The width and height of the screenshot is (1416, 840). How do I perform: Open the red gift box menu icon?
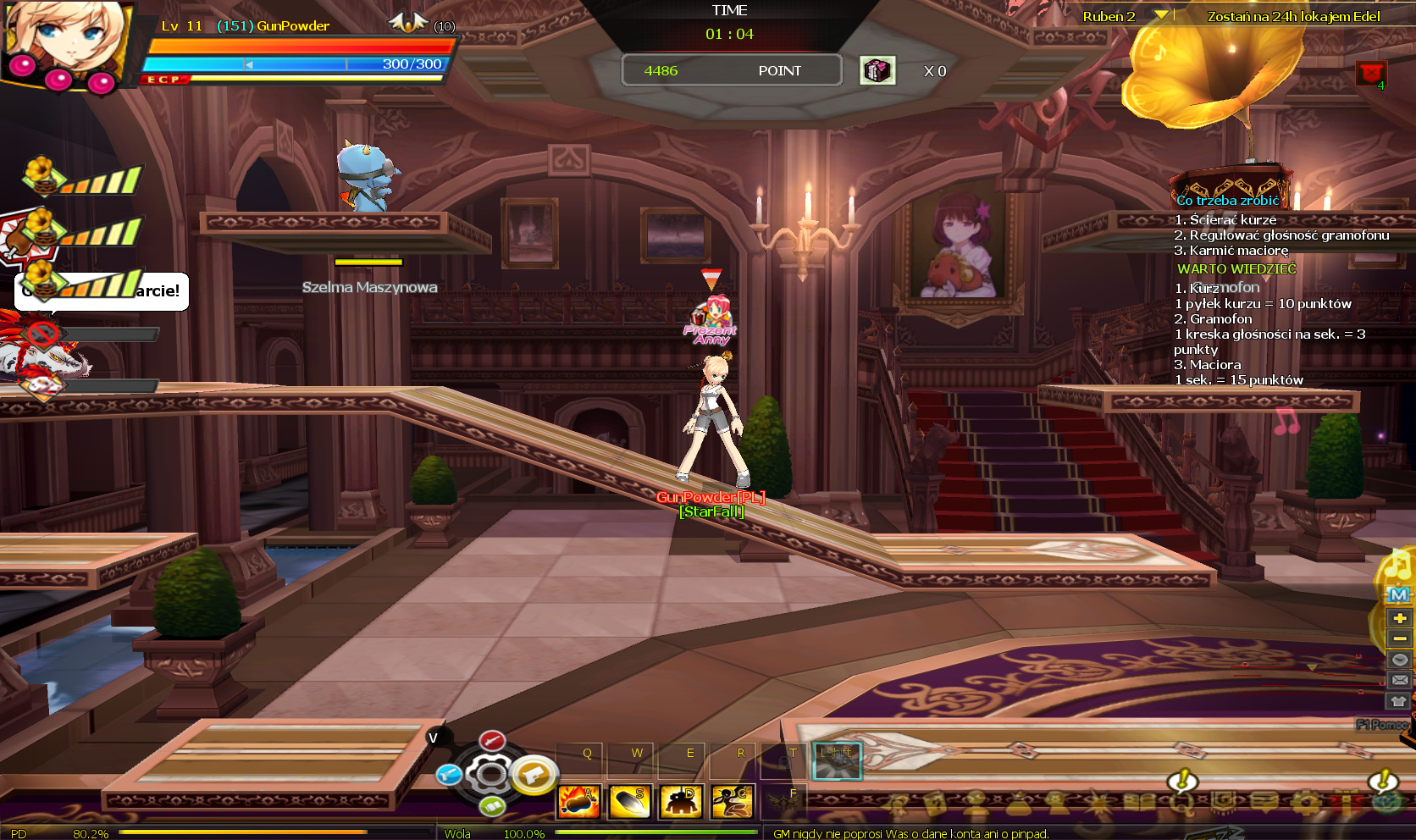click(x=1347, y=801)
